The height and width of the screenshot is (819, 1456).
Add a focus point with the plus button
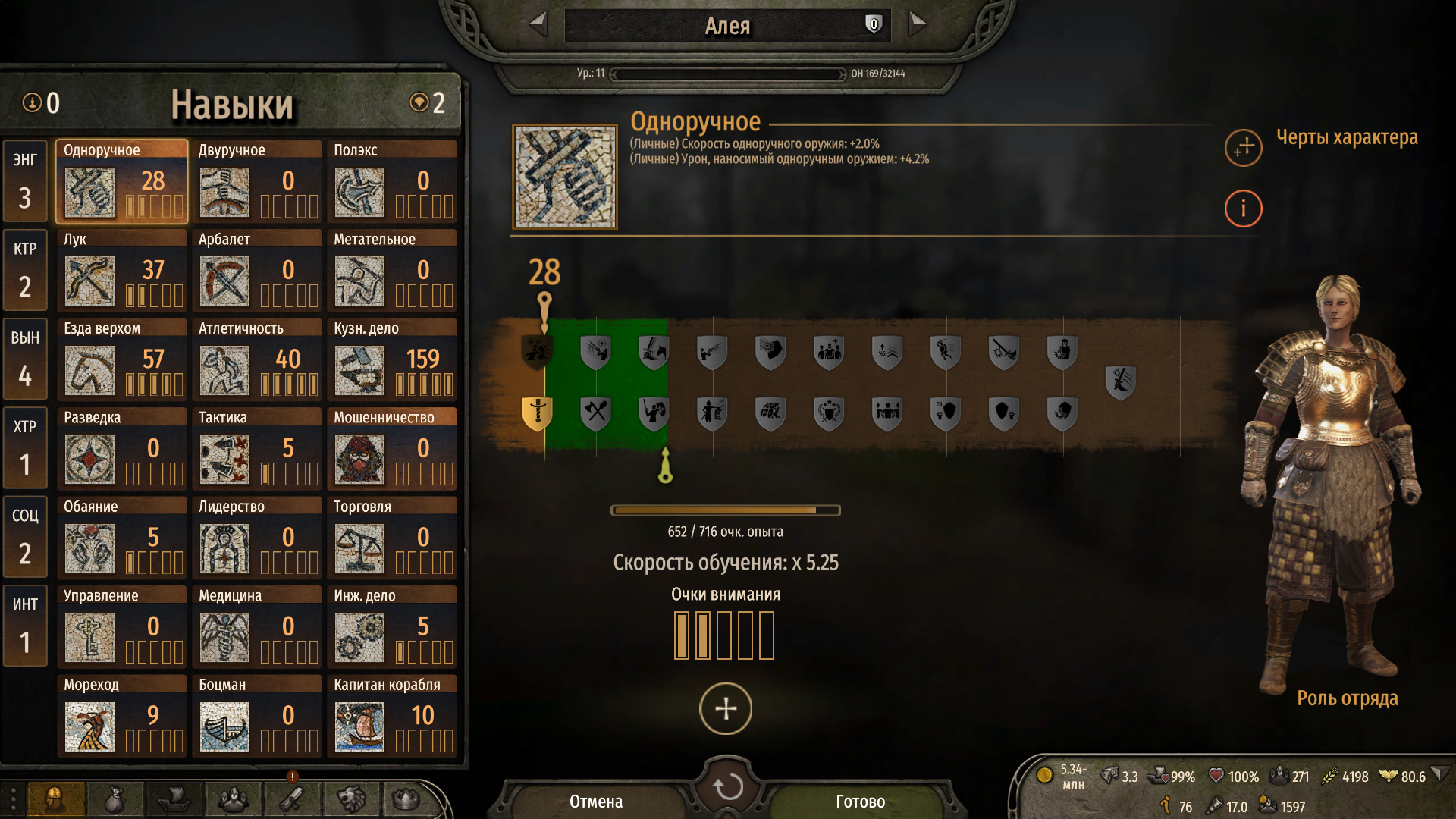coord(726,709)
